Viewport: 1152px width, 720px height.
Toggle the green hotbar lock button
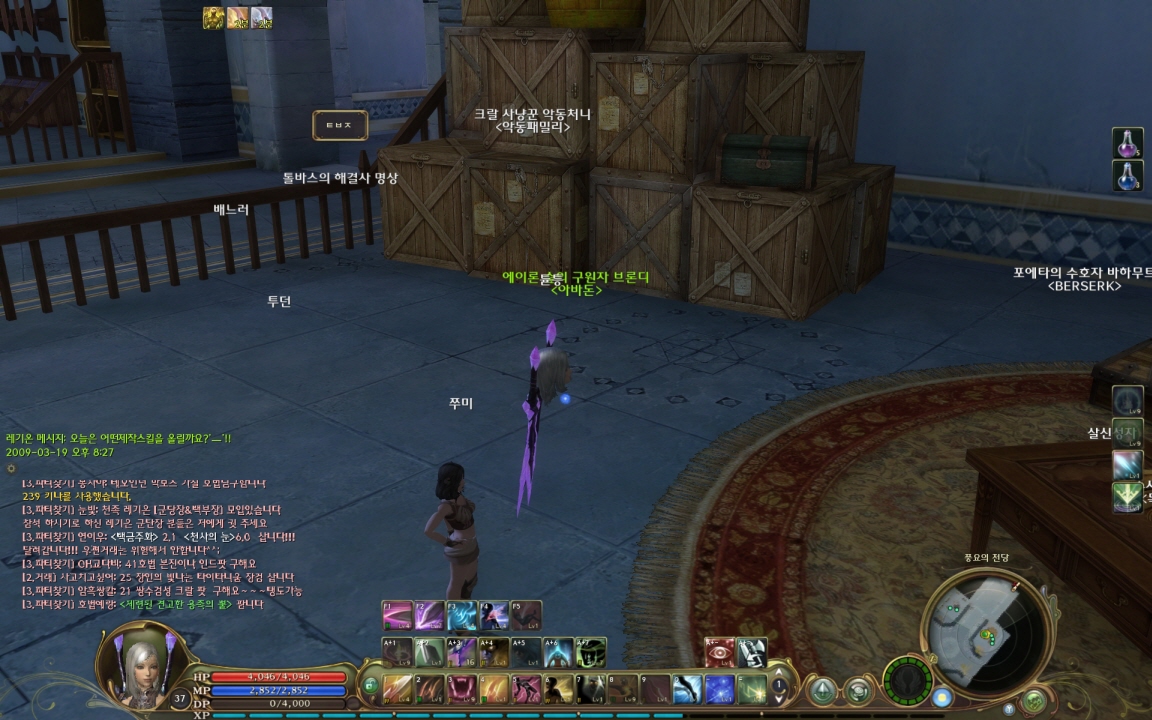[371, 686]
